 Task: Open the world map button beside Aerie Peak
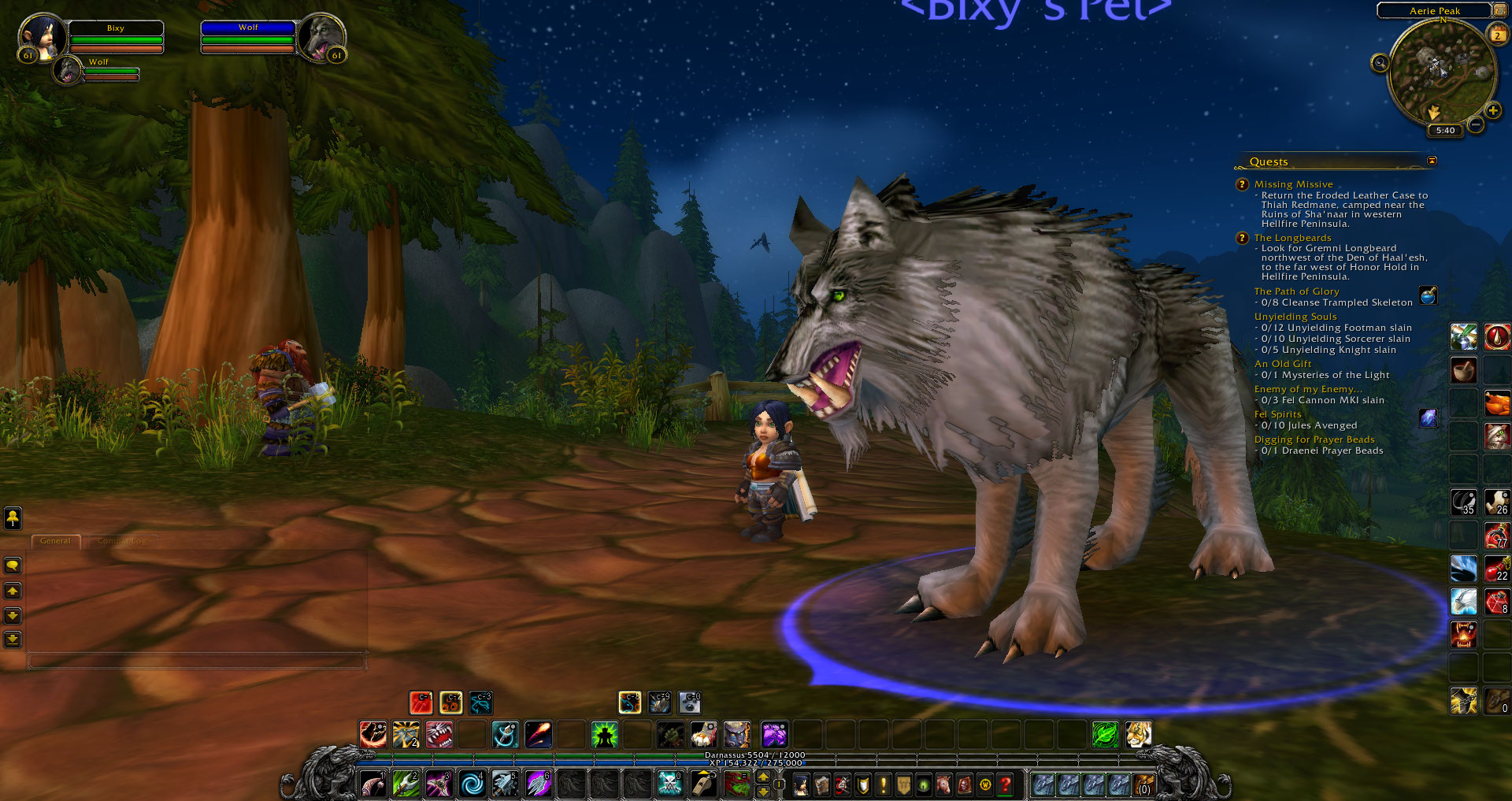[x=1499, y=10]
